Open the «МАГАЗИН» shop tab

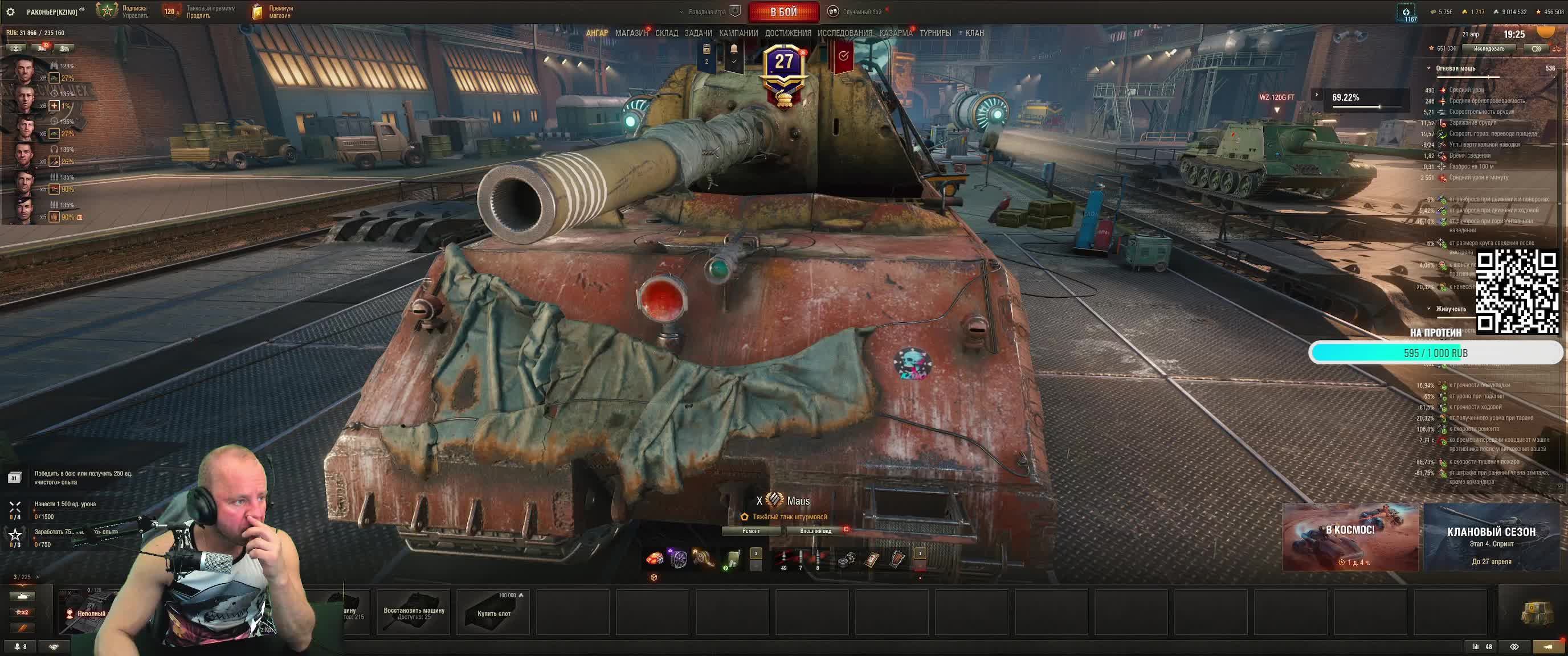pyautogui.click(x=631, y=33)
